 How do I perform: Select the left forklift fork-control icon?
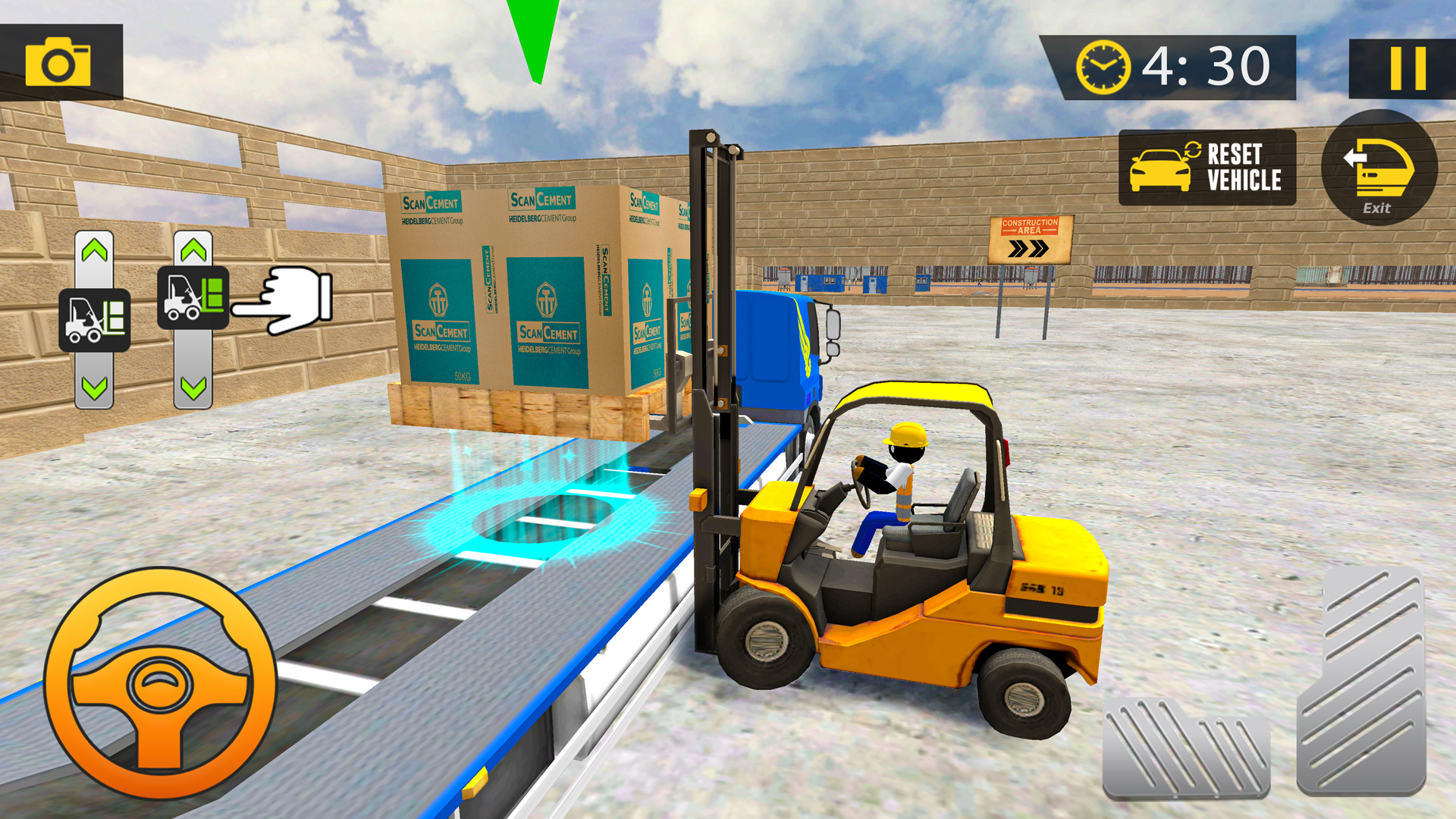click(96, 315)
